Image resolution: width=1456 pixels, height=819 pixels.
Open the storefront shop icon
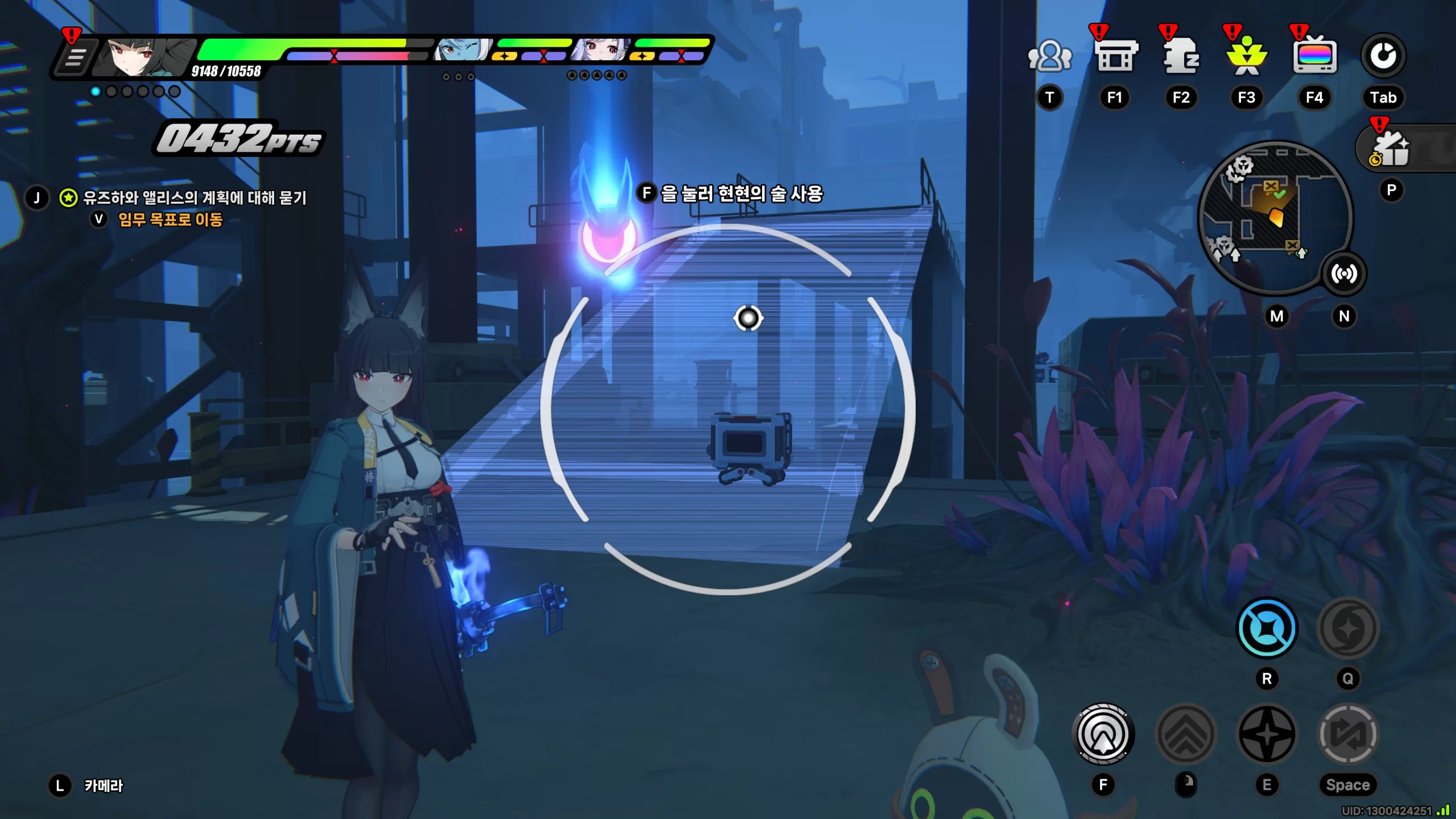(1115, 56)
